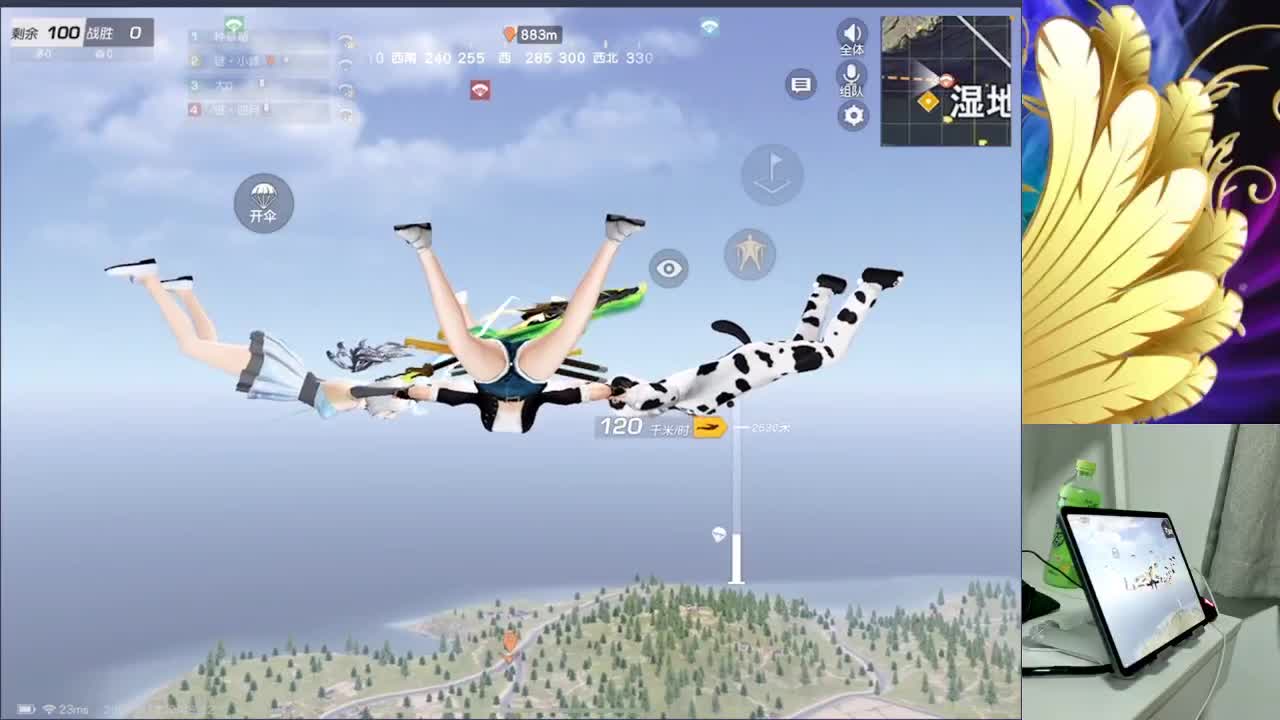Open the game settings gear icon
The image size is (1280, 720).
pyautogui.click(x=852, y=115)
